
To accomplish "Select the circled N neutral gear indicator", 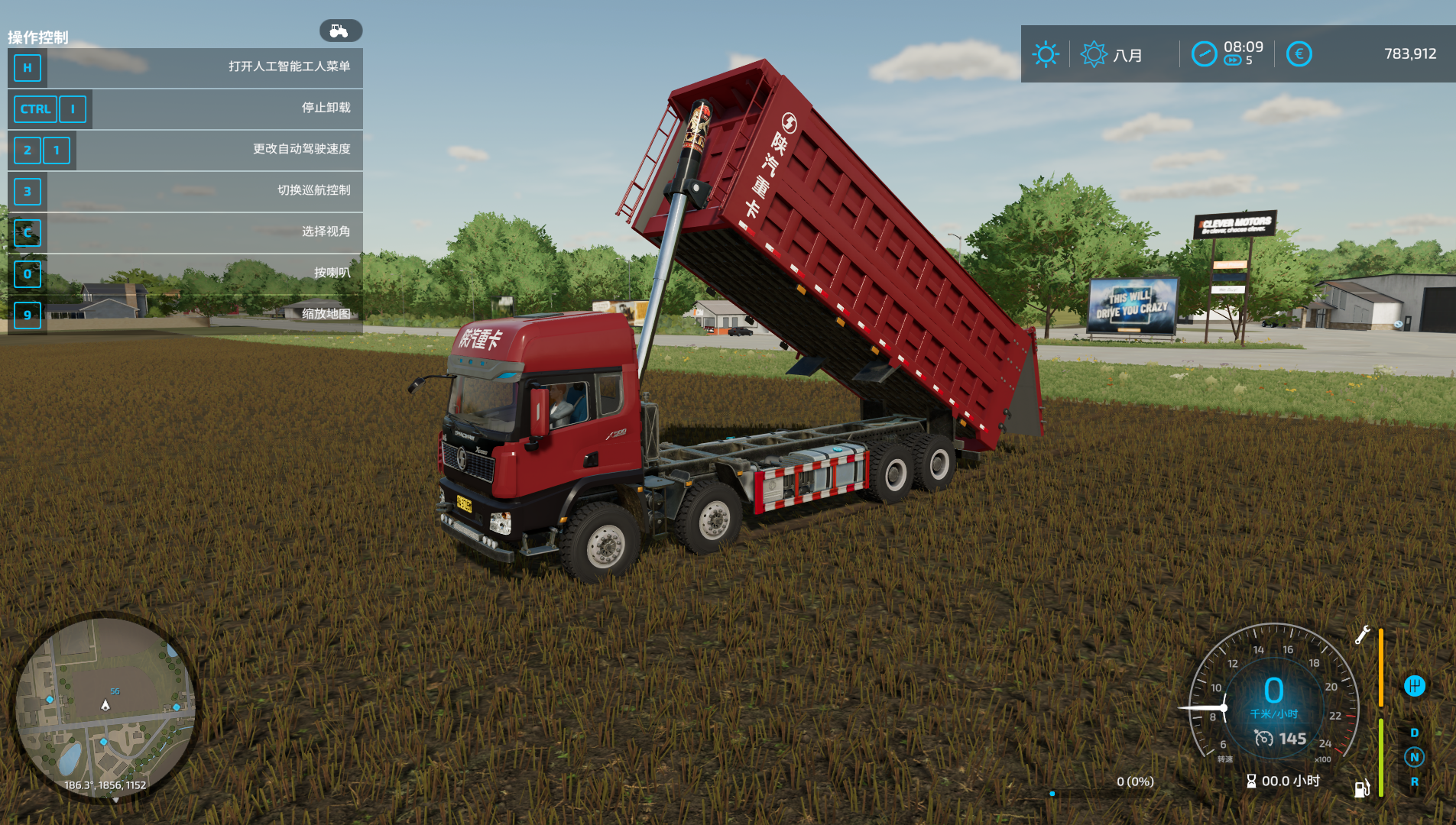I will tap(1414, 757).
